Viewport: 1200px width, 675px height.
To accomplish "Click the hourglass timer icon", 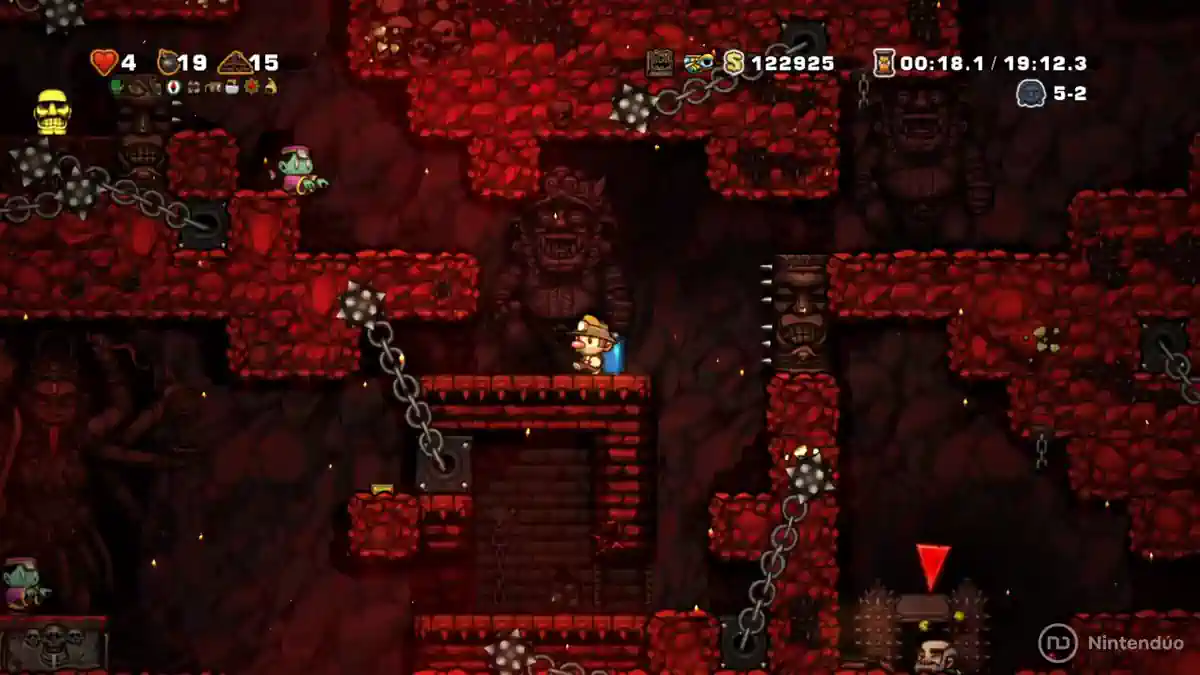I will point(884,63).
